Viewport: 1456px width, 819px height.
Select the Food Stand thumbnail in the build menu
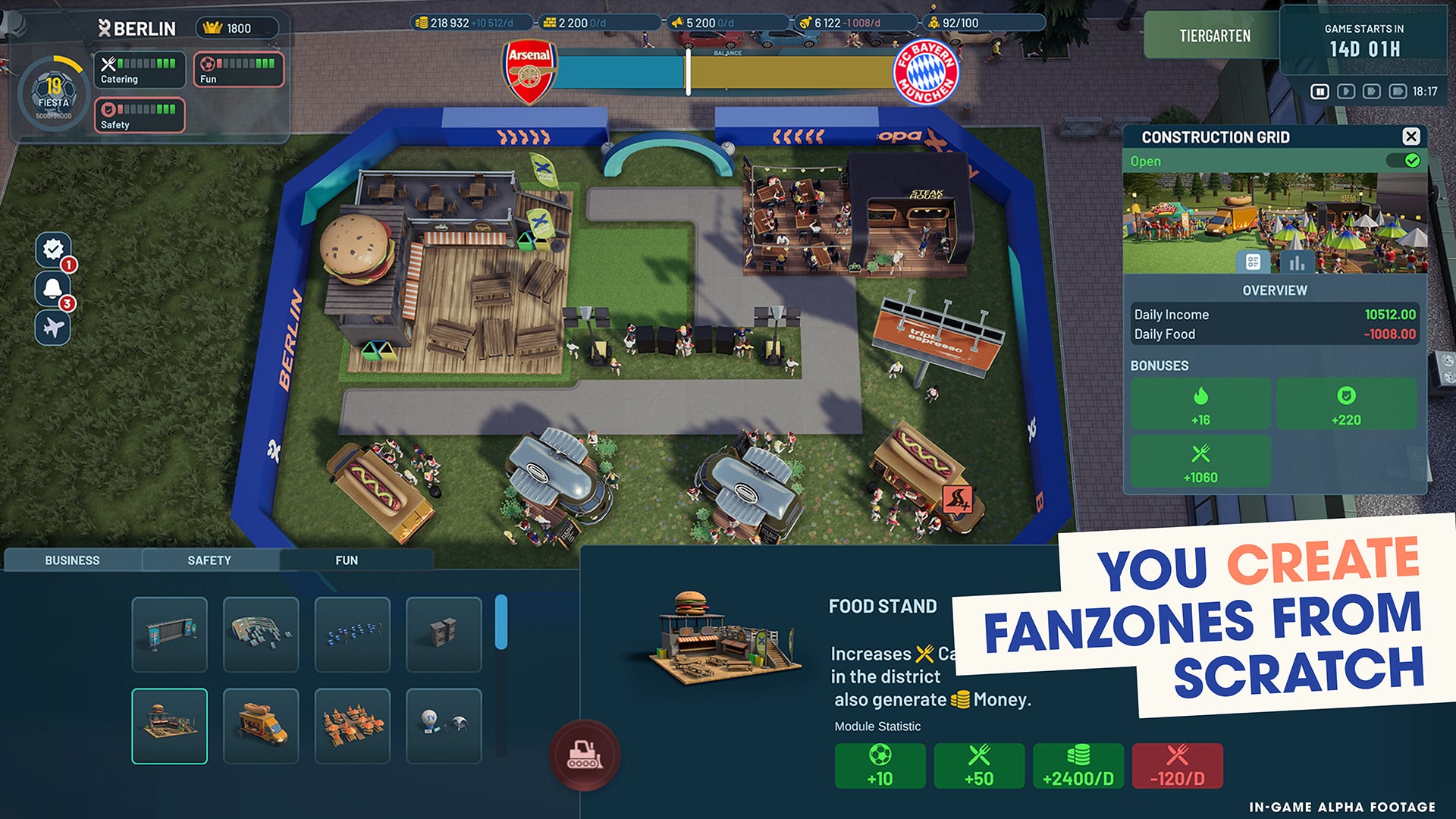point(169,725)
